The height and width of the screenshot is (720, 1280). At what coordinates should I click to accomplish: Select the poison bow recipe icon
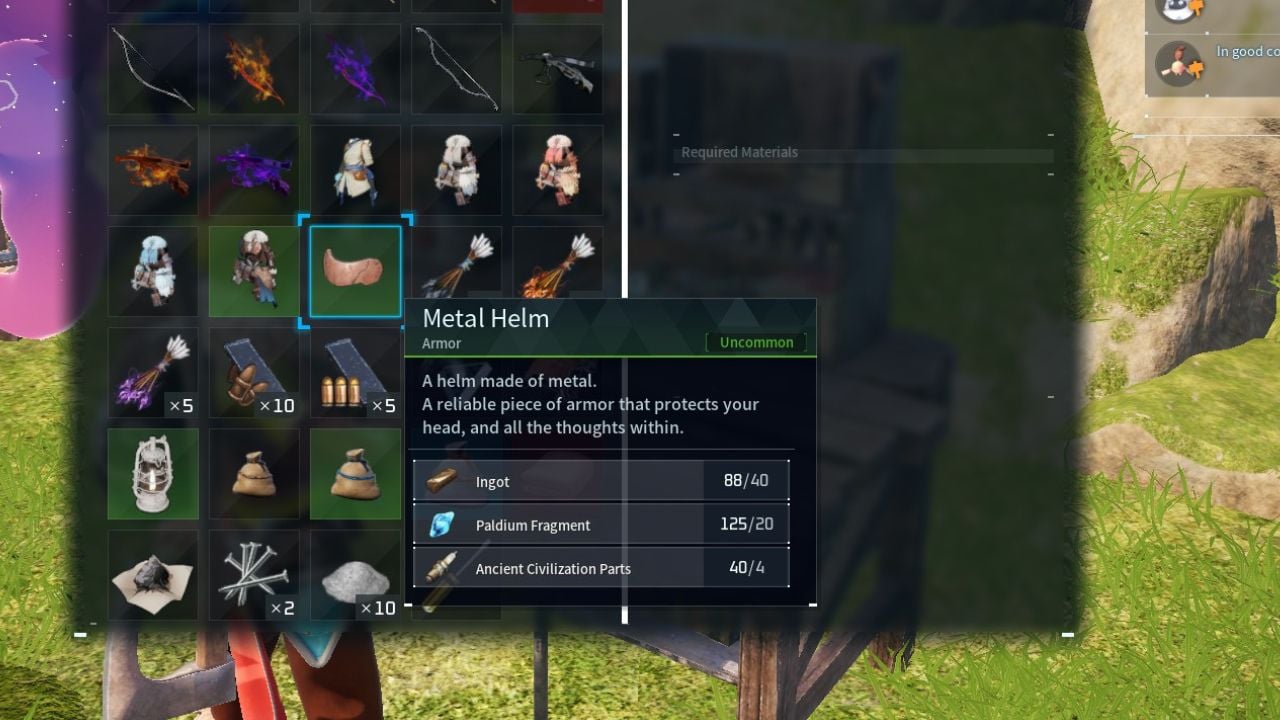click(355, 68)
